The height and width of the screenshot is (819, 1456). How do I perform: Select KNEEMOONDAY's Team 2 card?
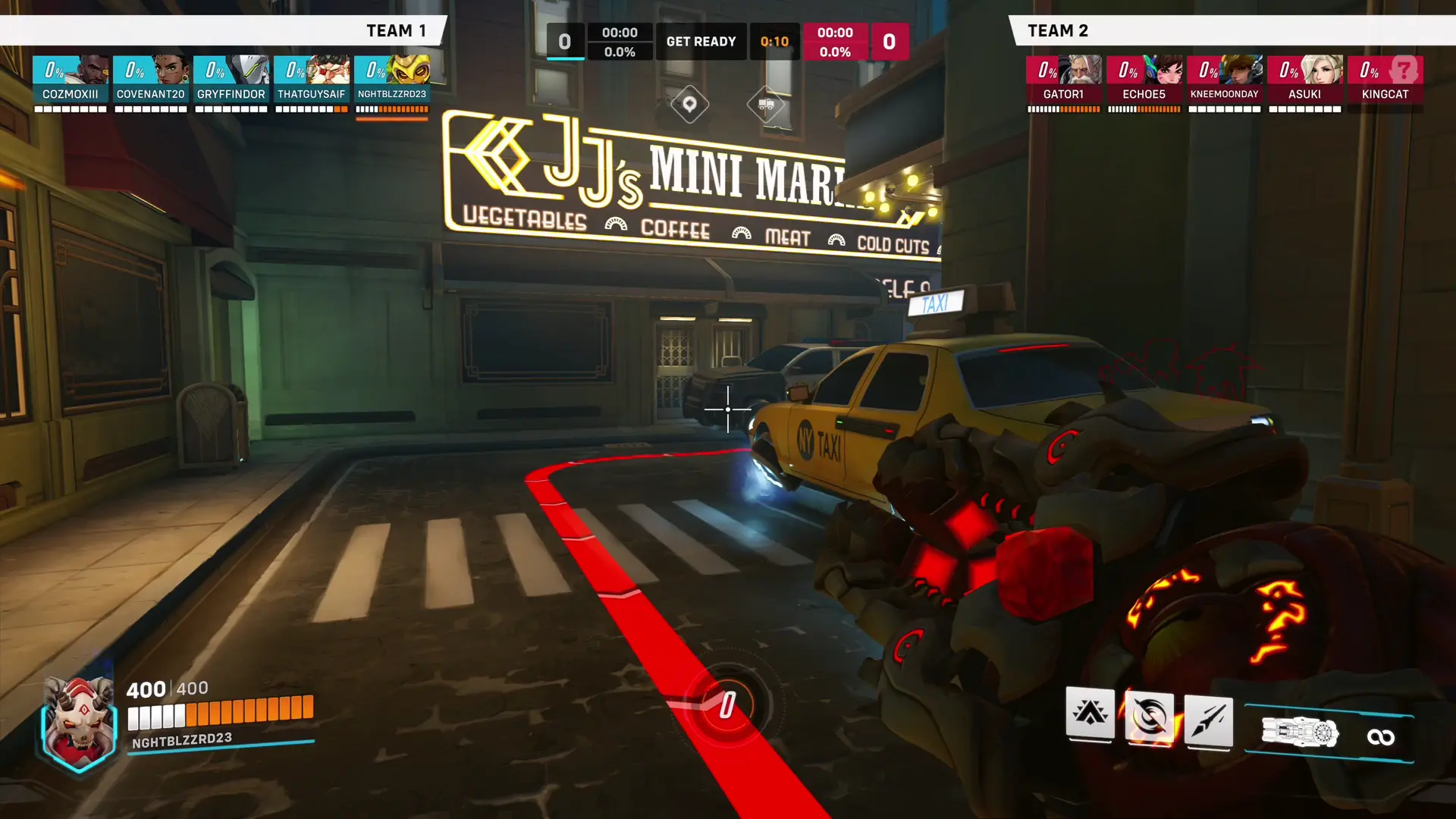click(1224, 79)
